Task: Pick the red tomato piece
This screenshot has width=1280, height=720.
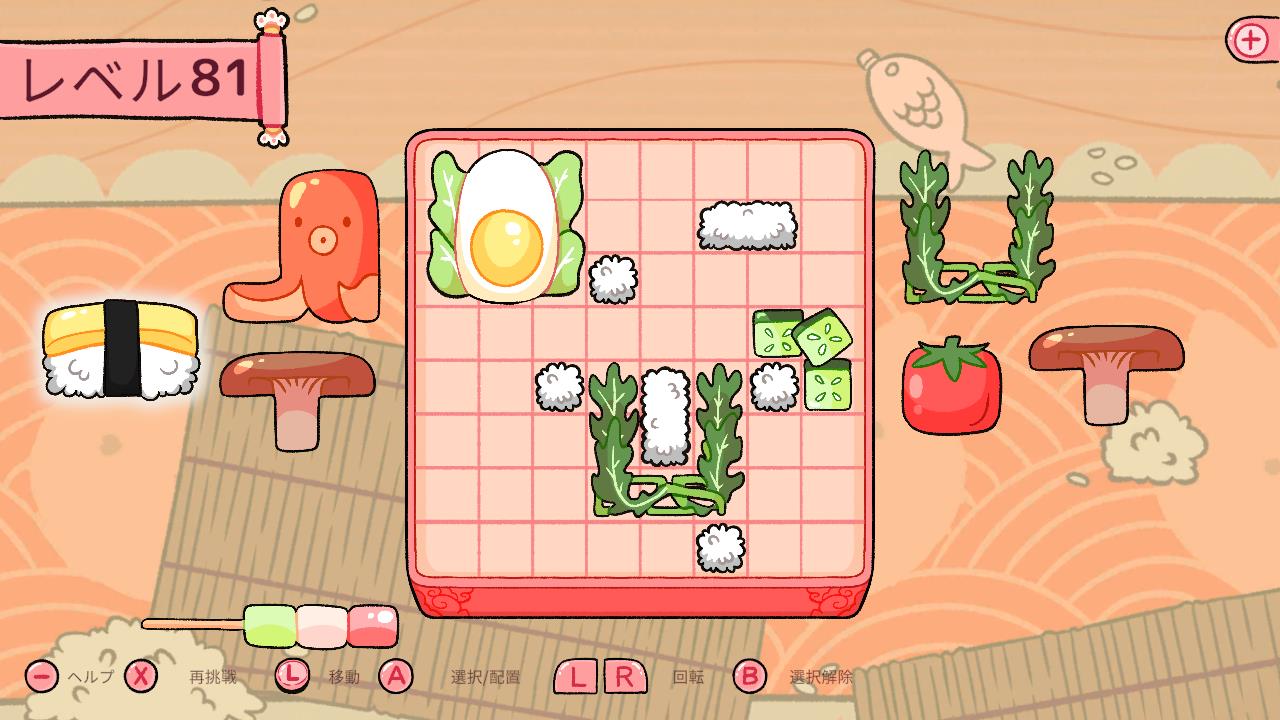Action: (x=950, y=386)
